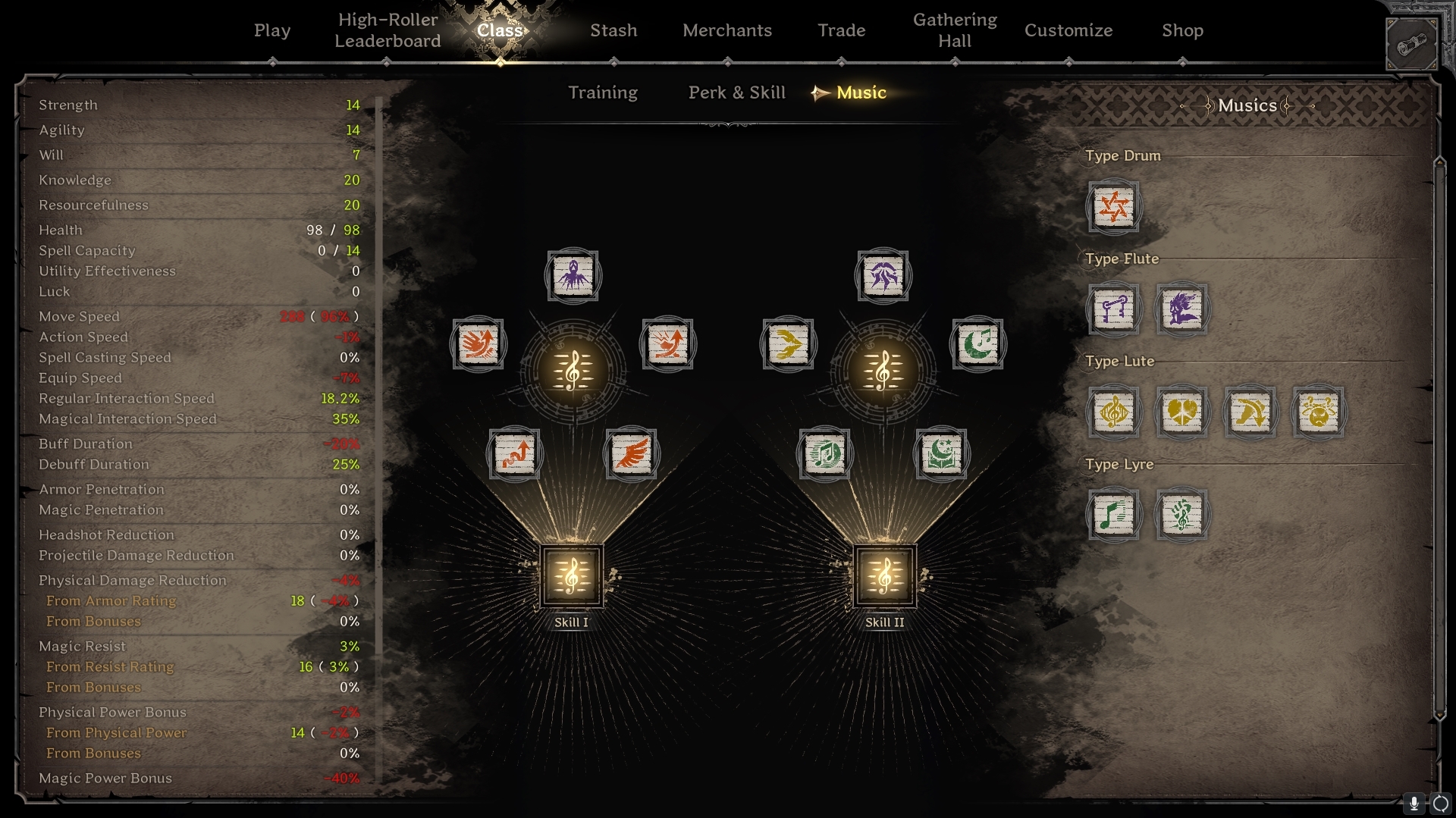Open High-Roller Leaderboard

pyautogui.click(x=388, y=30)
